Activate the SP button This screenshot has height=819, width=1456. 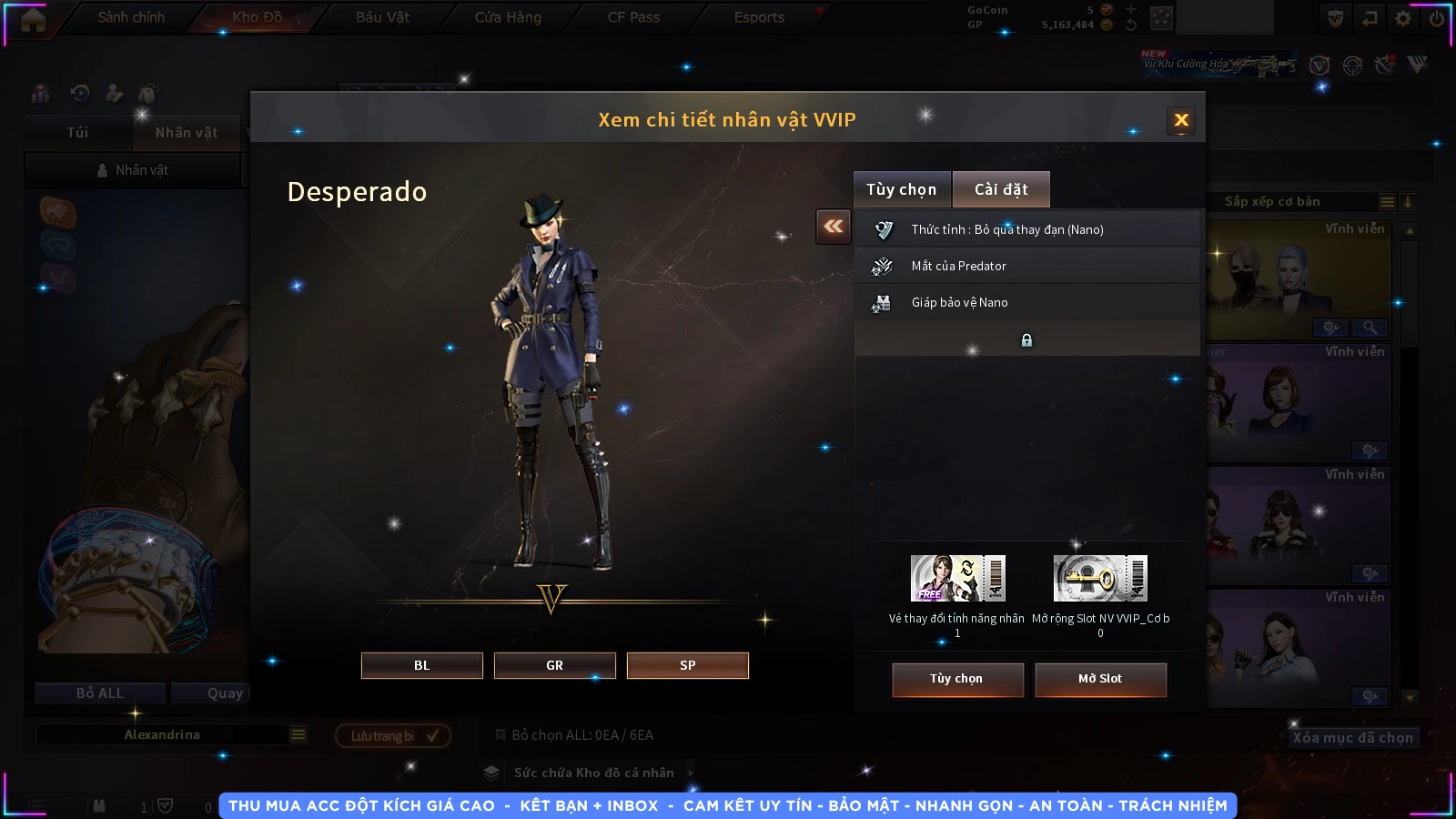click(687, 665)
